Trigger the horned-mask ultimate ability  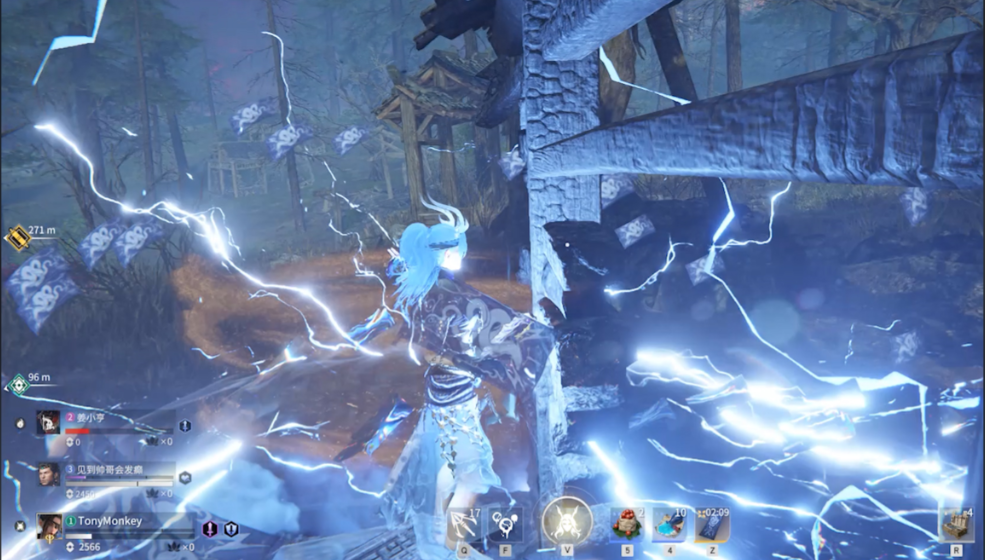click(x=566, y=521)
